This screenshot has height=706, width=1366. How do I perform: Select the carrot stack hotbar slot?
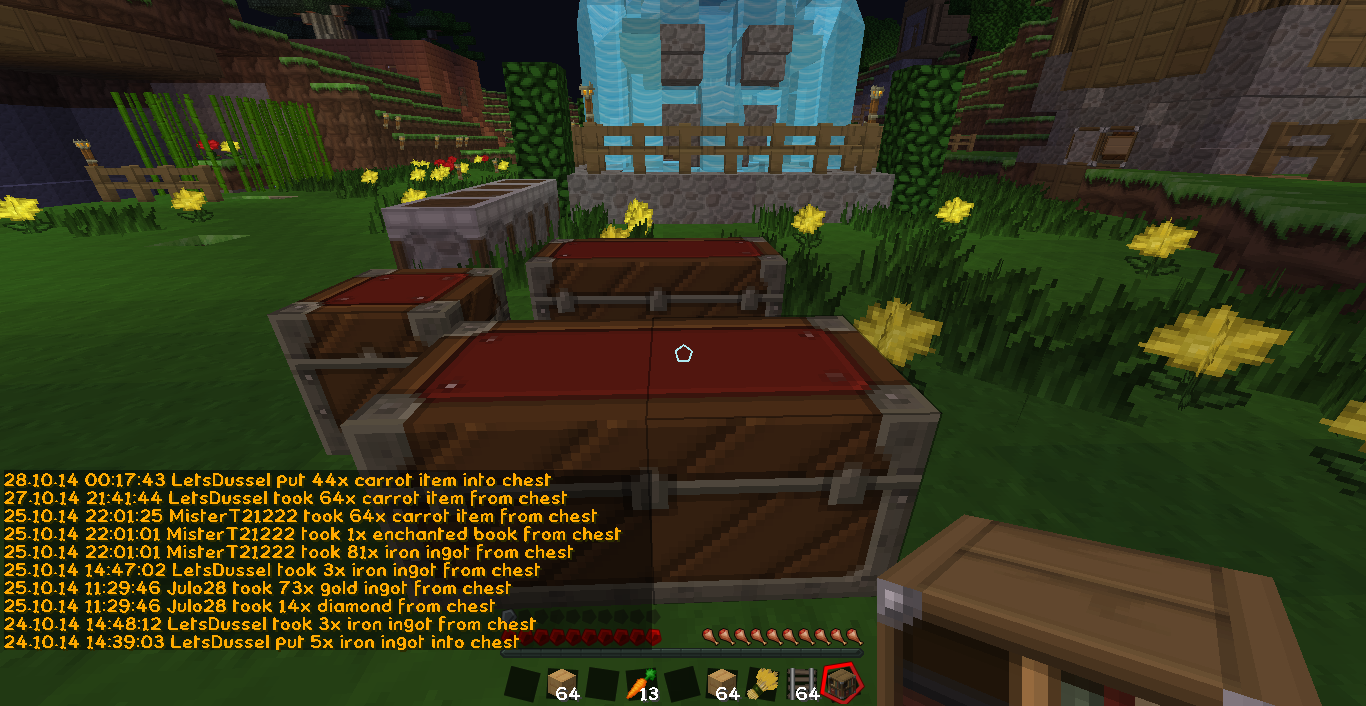tap(640, 684)
